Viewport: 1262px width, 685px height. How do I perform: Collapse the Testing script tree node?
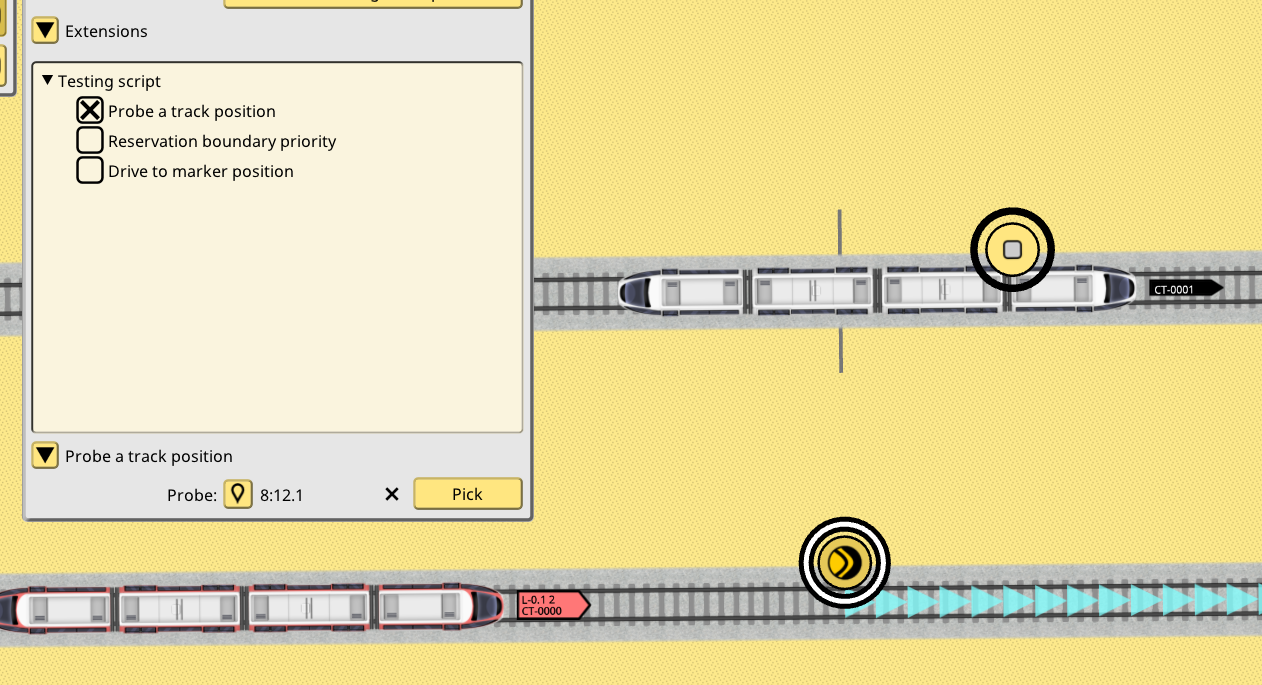pos(47,80)
